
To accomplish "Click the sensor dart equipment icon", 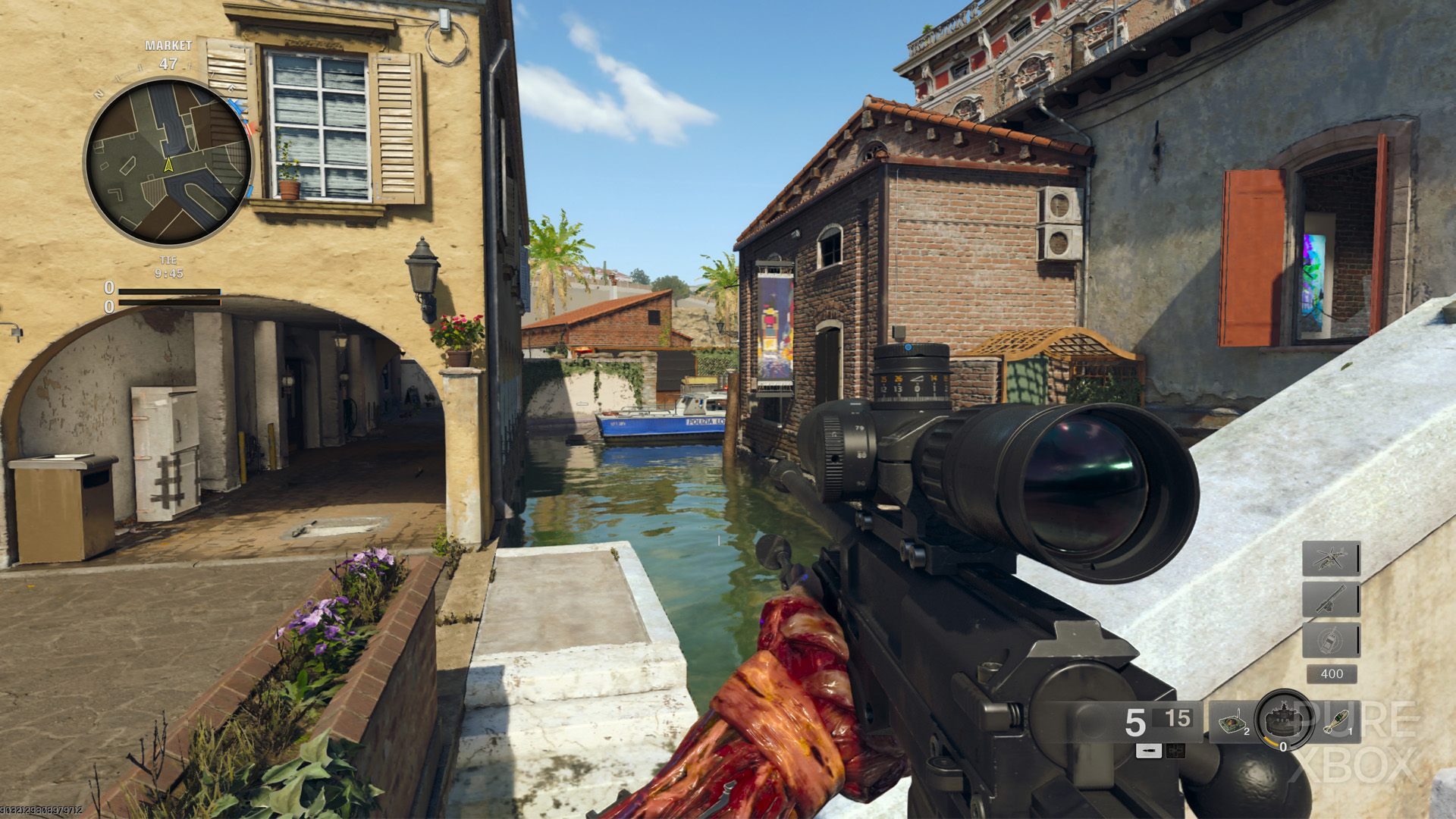I will click(1232, 723).
